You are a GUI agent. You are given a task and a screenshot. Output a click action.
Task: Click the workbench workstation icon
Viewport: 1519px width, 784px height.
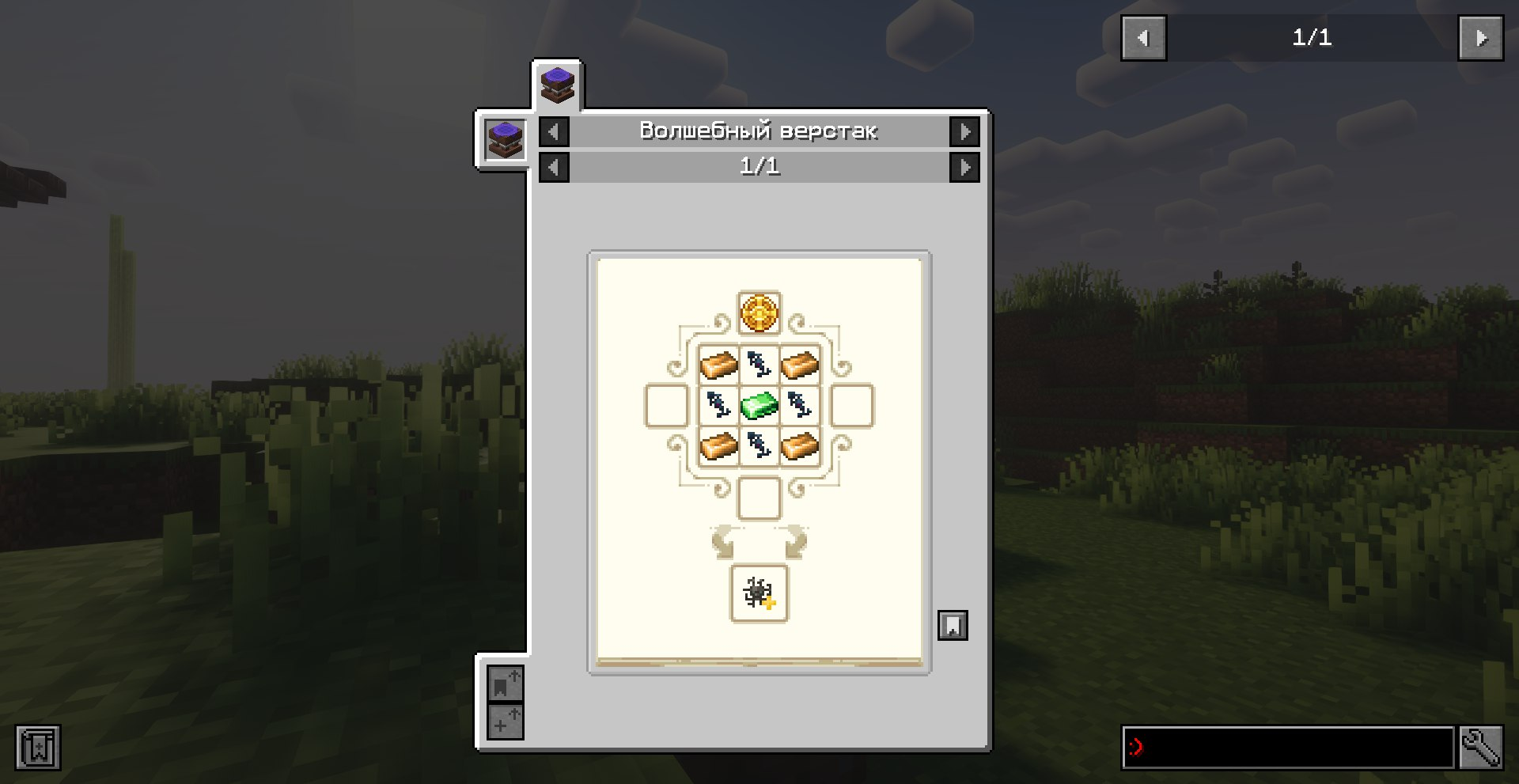(x=505, y=140)
